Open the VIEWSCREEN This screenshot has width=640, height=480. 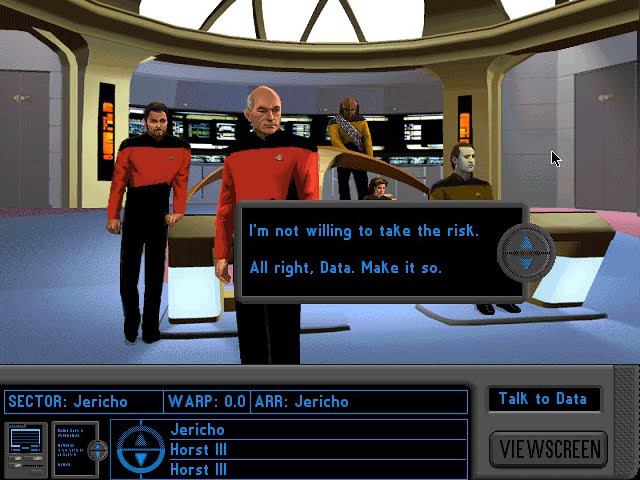548,447
